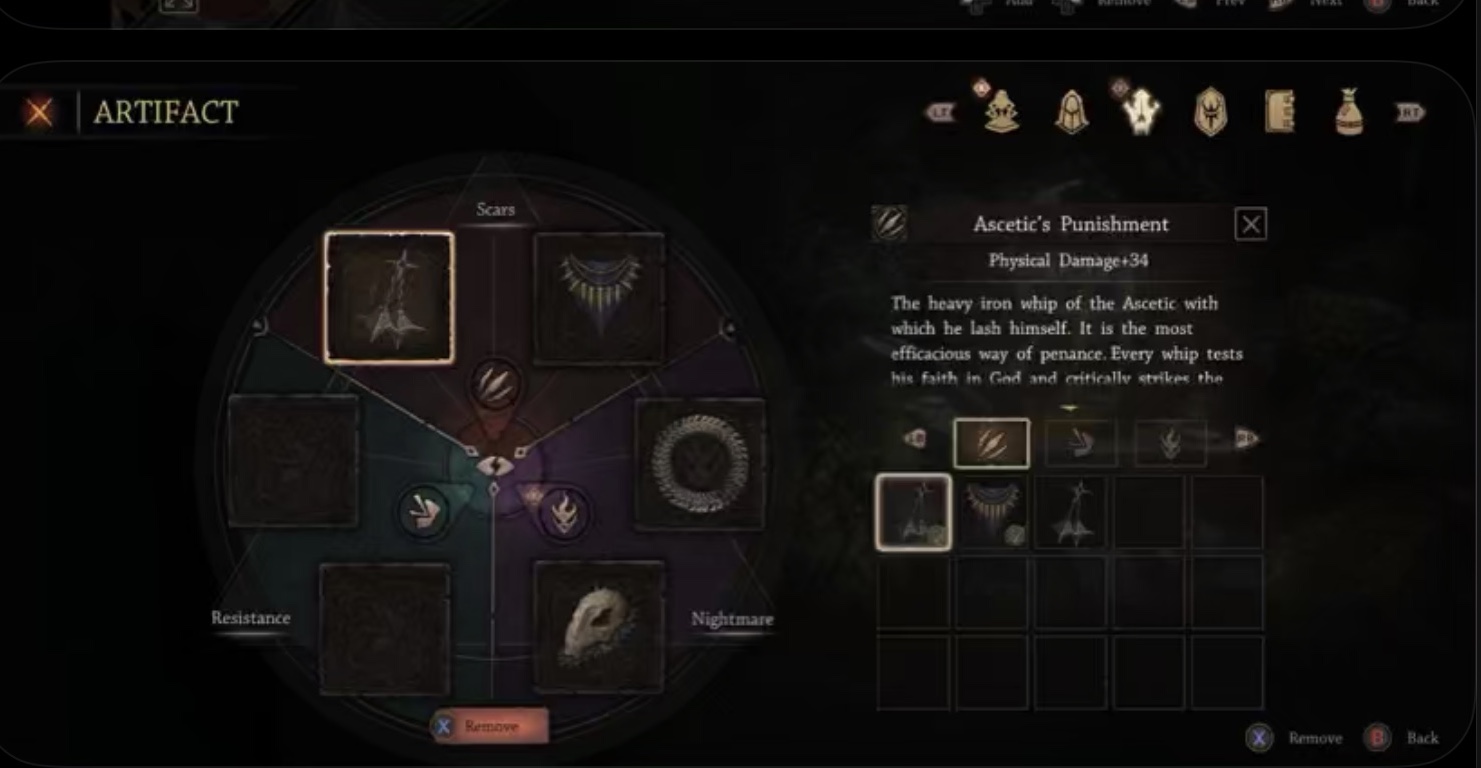Screen dimensions: 1481x768
Task: Open the pouch bag menu tab
Action: click(x=1349, y=112)
